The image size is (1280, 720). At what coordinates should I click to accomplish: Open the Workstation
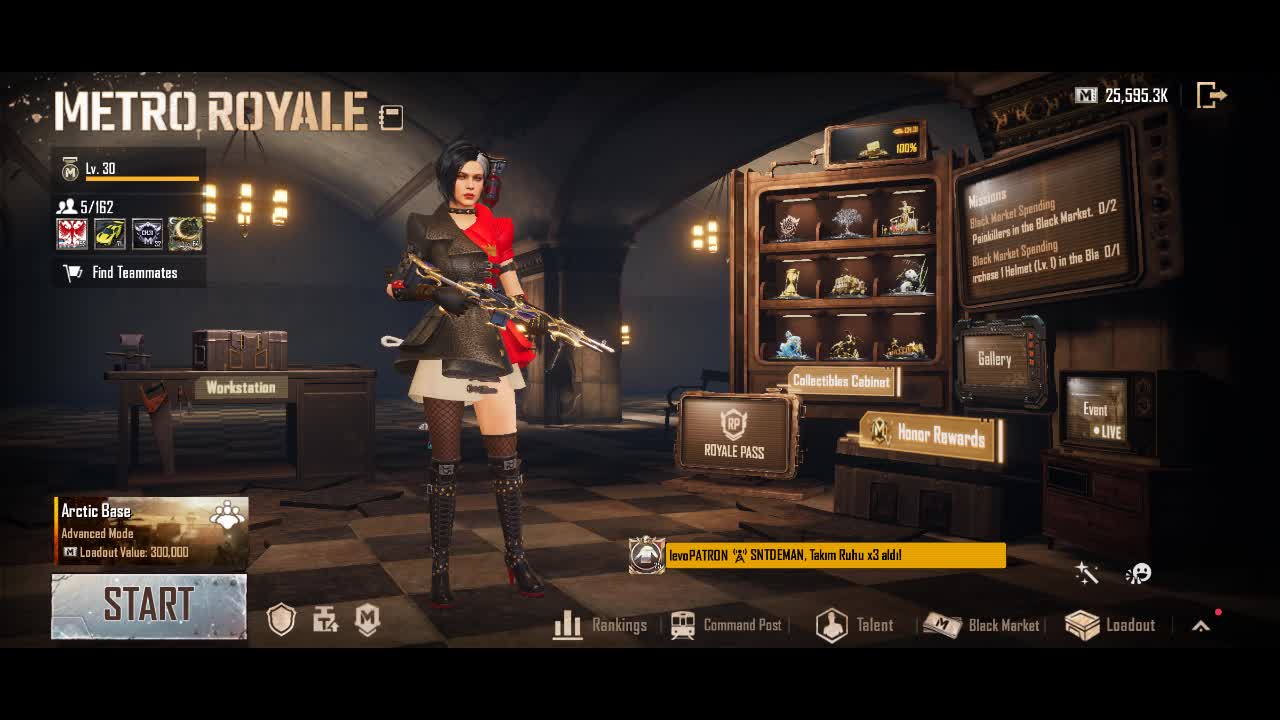(240, 387)
